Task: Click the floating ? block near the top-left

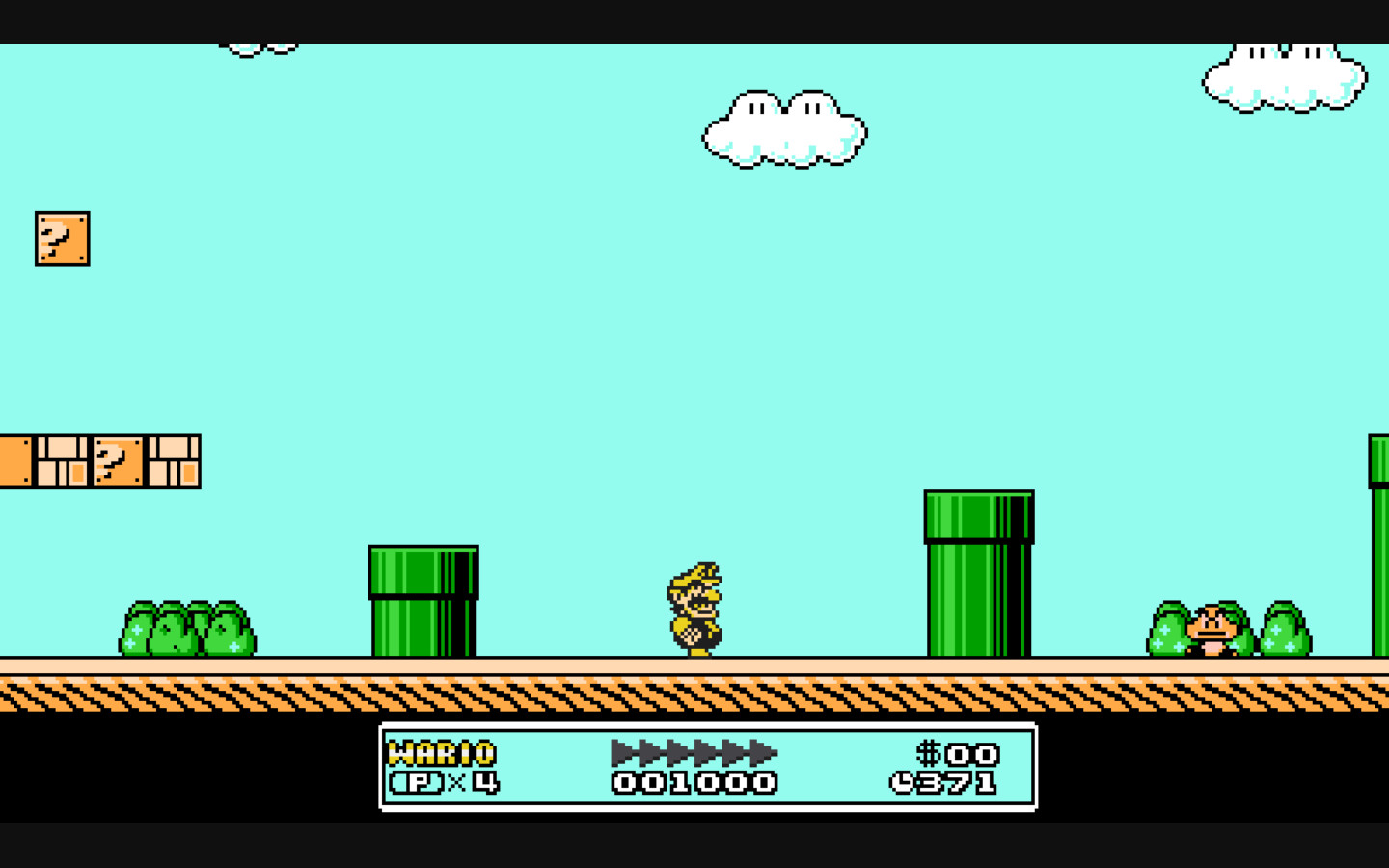Action: tap(62, 238)
